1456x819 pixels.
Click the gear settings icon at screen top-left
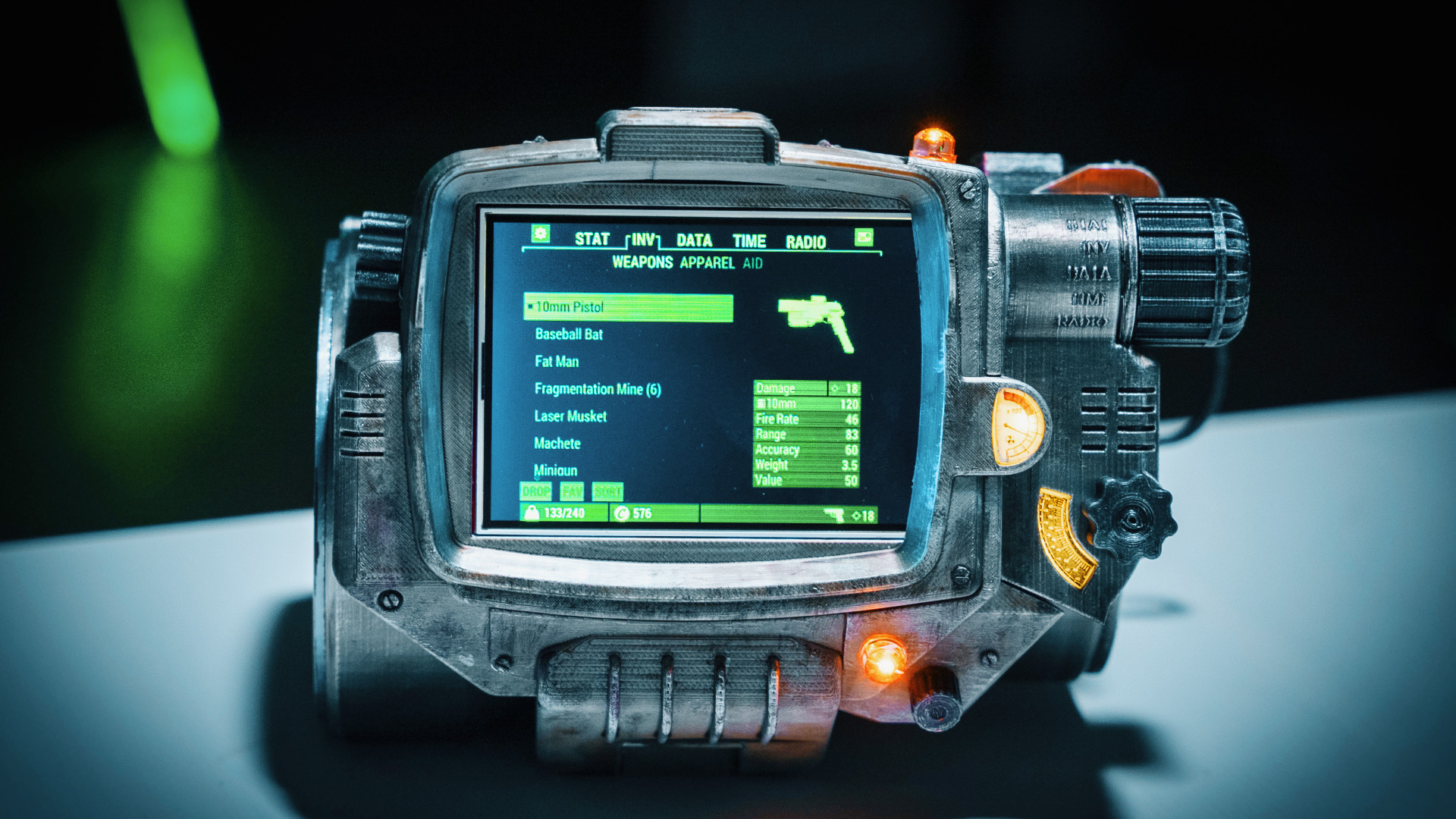point(540,234)
